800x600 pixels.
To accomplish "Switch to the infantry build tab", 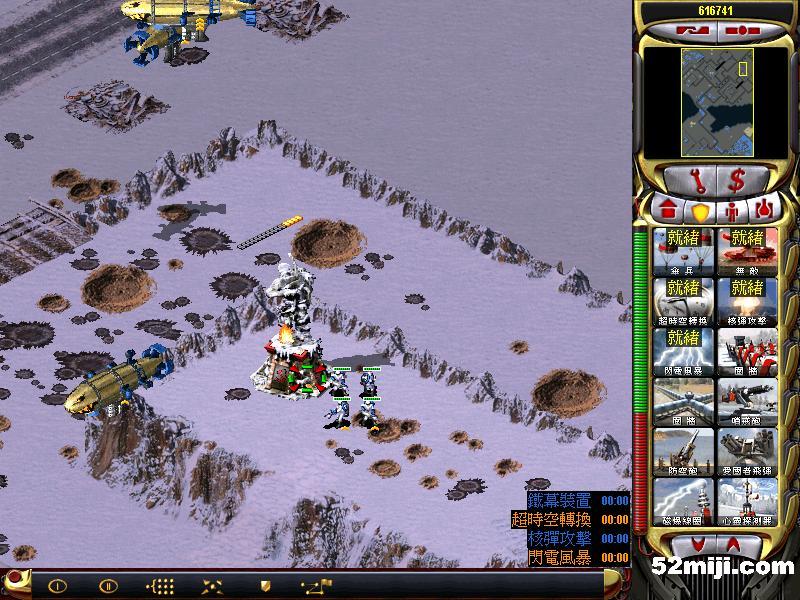I will tap(733, 212).
